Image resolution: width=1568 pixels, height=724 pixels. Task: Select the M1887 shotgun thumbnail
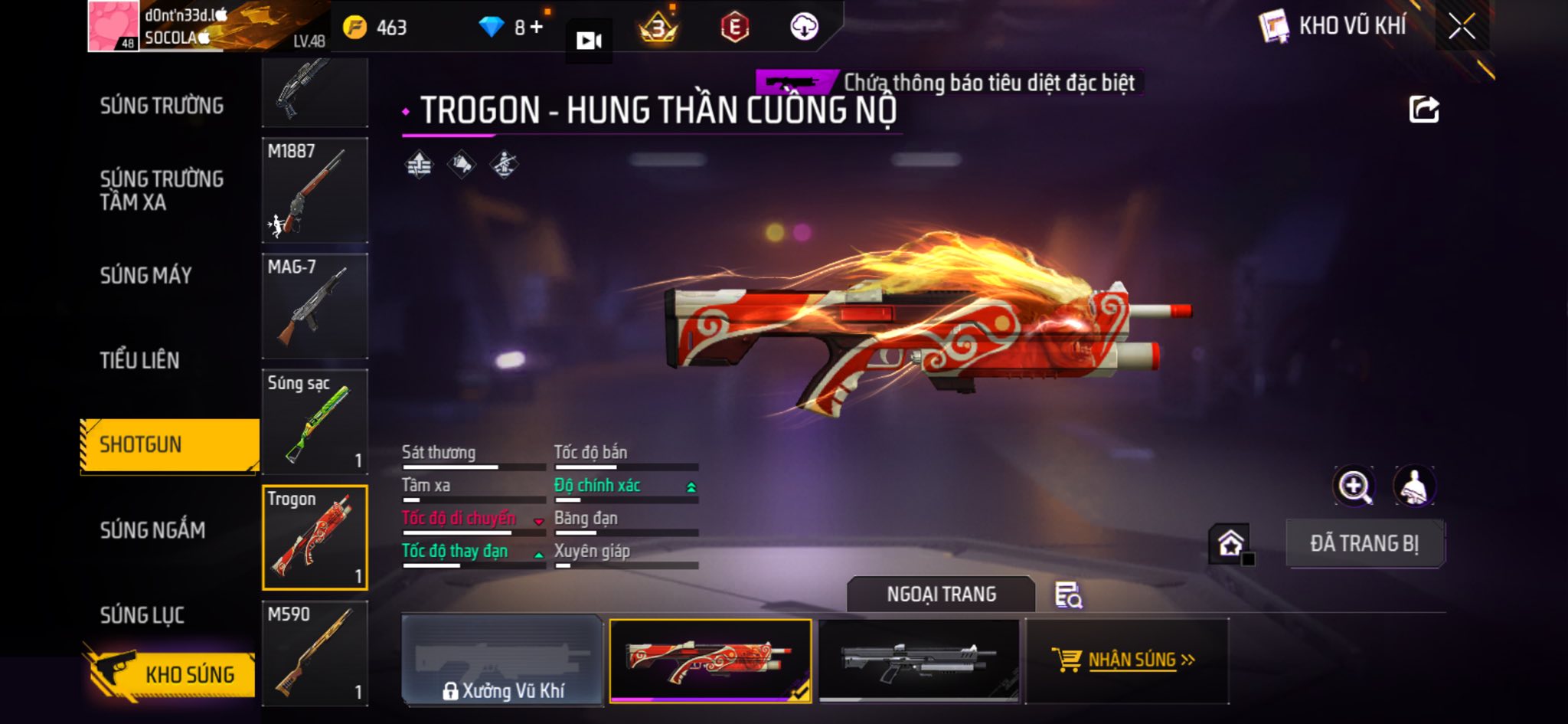[x=315, y=190]
